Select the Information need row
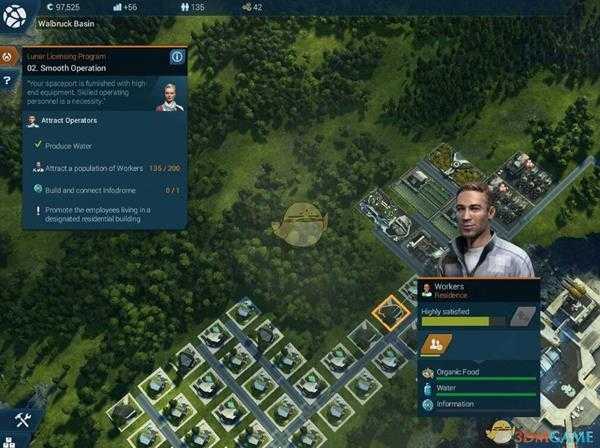Screen dimensions: 600x448 click(478, 404)
